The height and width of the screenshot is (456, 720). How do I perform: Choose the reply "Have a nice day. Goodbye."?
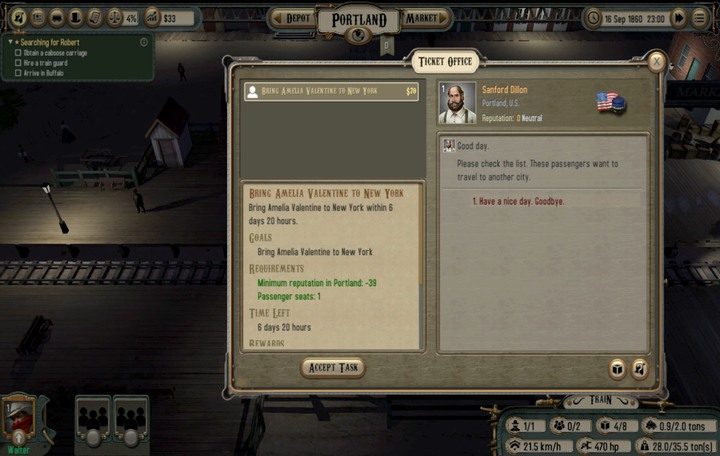[518, 201]
